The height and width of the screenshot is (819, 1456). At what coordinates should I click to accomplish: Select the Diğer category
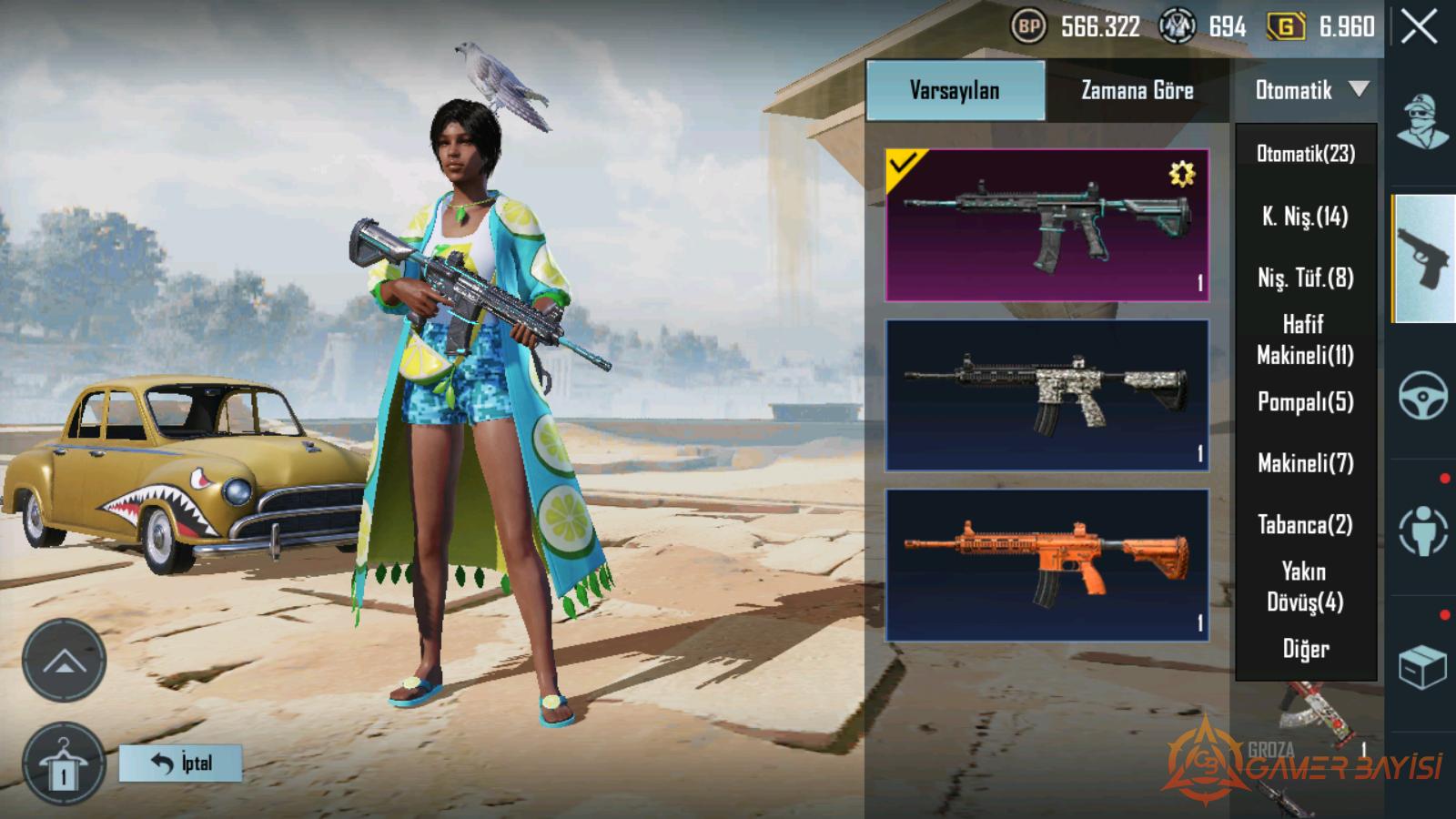pyautogui.click(x=1306, y=649)
